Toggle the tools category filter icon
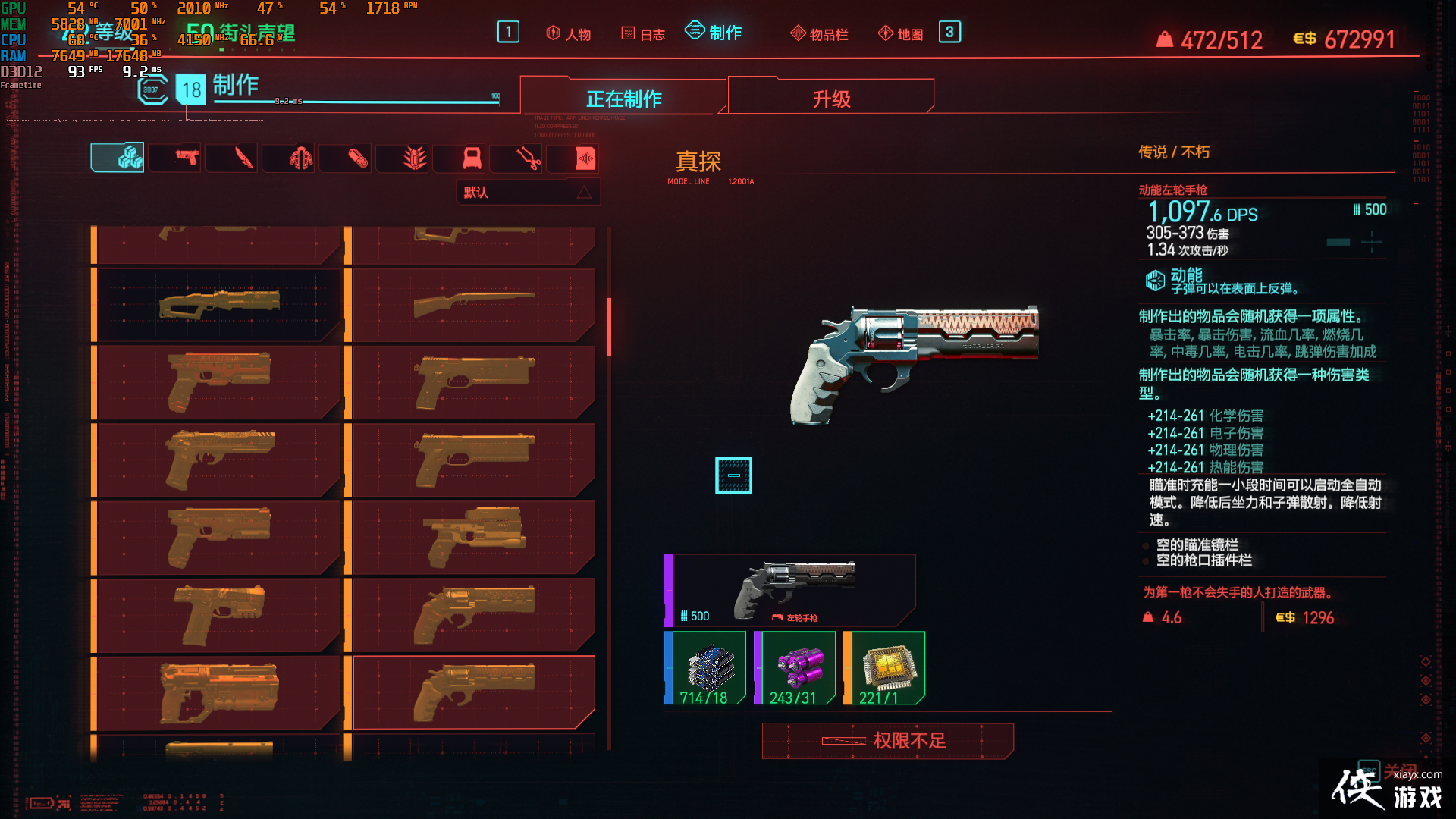 pyautogui.click(x=516, y=158)
